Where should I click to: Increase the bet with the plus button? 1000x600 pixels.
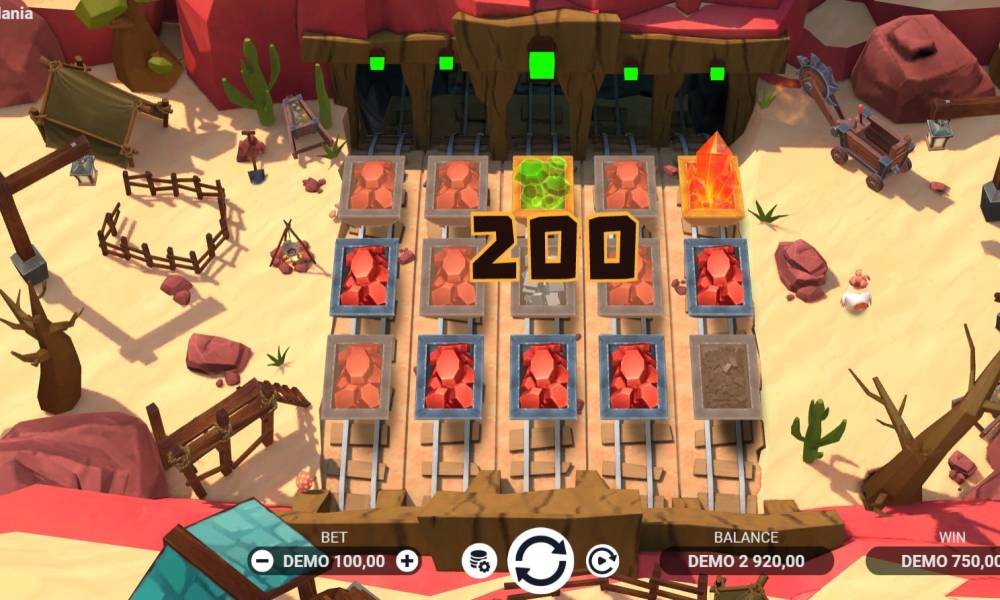coord(407,561)
